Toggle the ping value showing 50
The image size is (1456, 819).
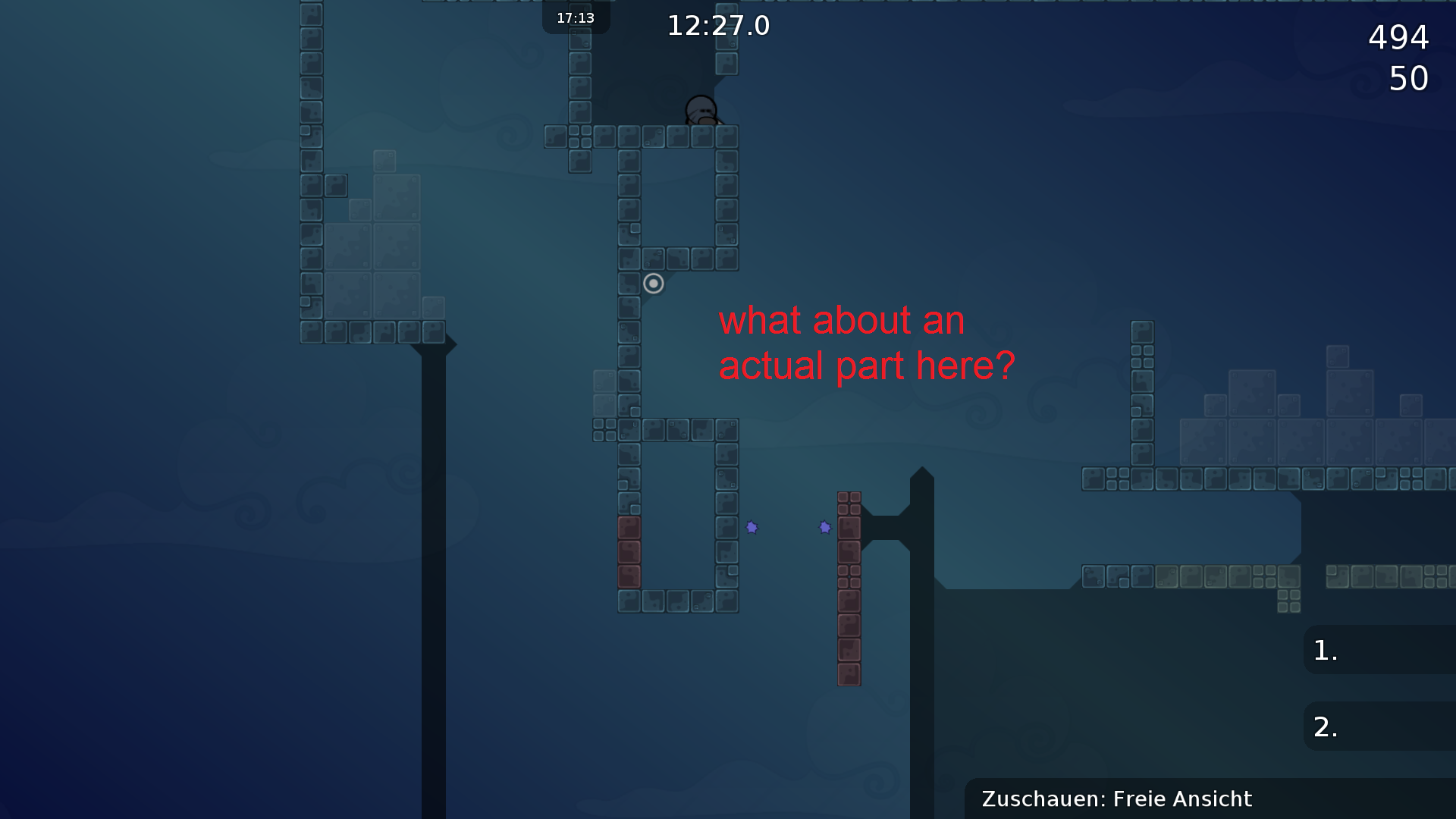click(1408, 79)
